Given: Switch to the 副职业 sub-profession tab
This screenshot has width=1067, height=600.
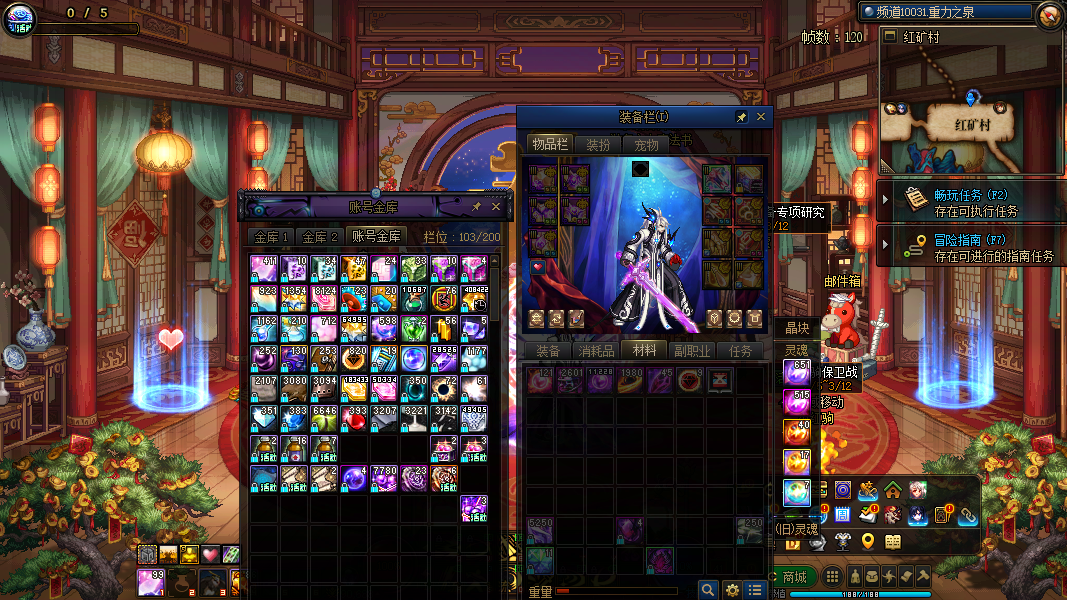Looking at the screenshot, I should point(692,351).
